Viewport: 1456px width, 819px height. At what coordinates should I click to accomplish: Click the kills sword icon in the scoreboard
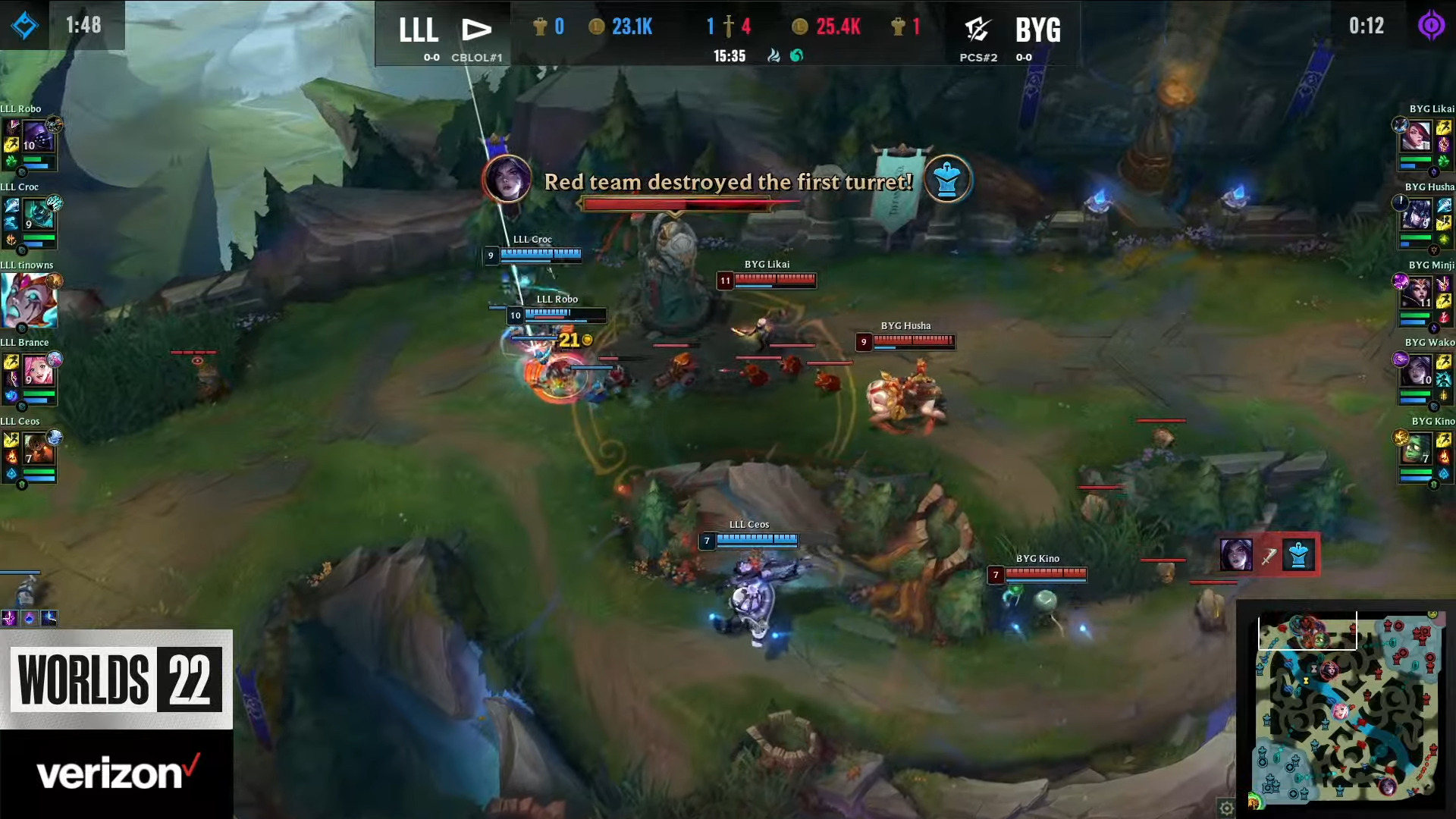pos(728,24)
